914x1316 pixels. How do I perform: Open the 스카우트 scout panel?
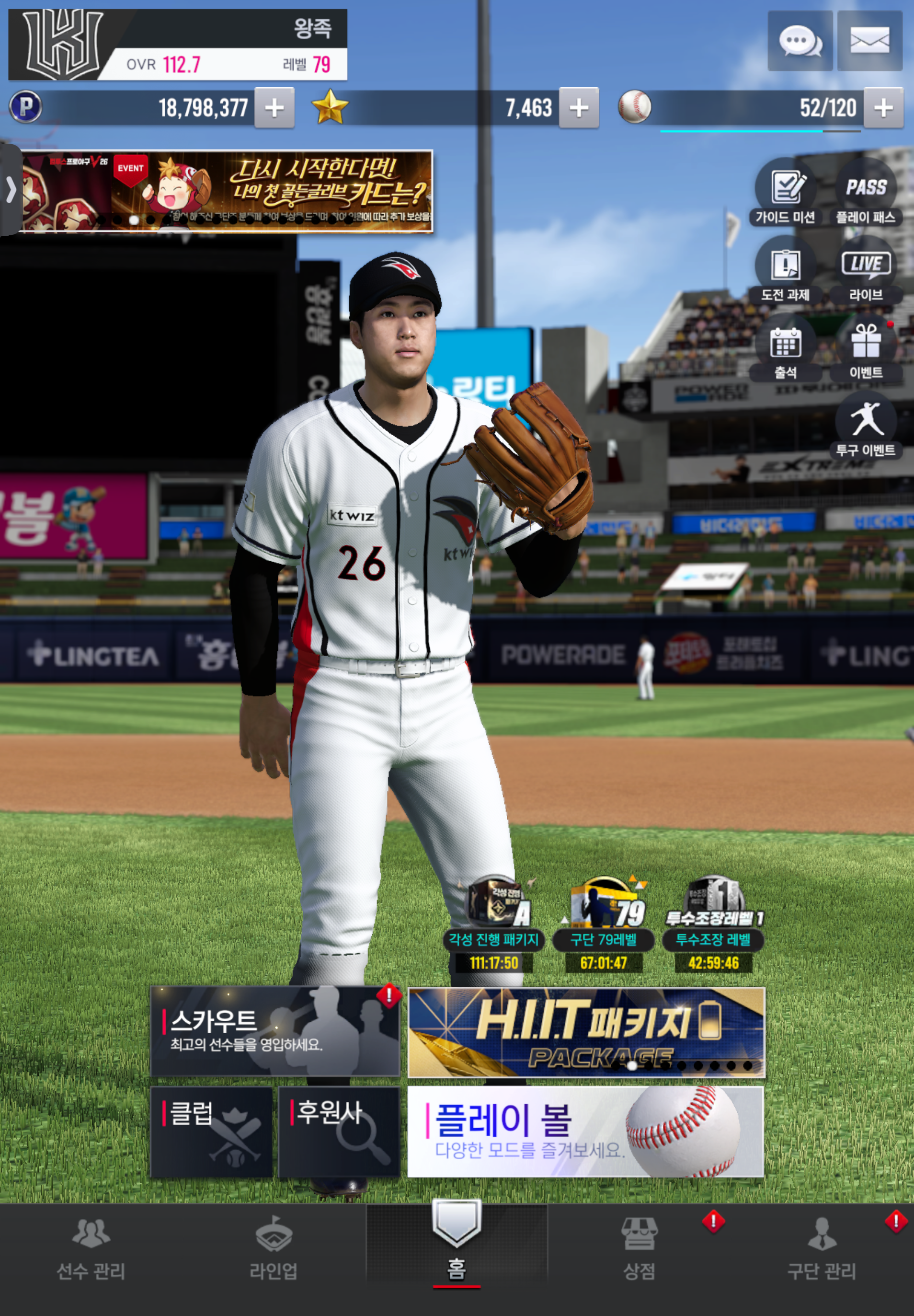[x=274, y=1031]
